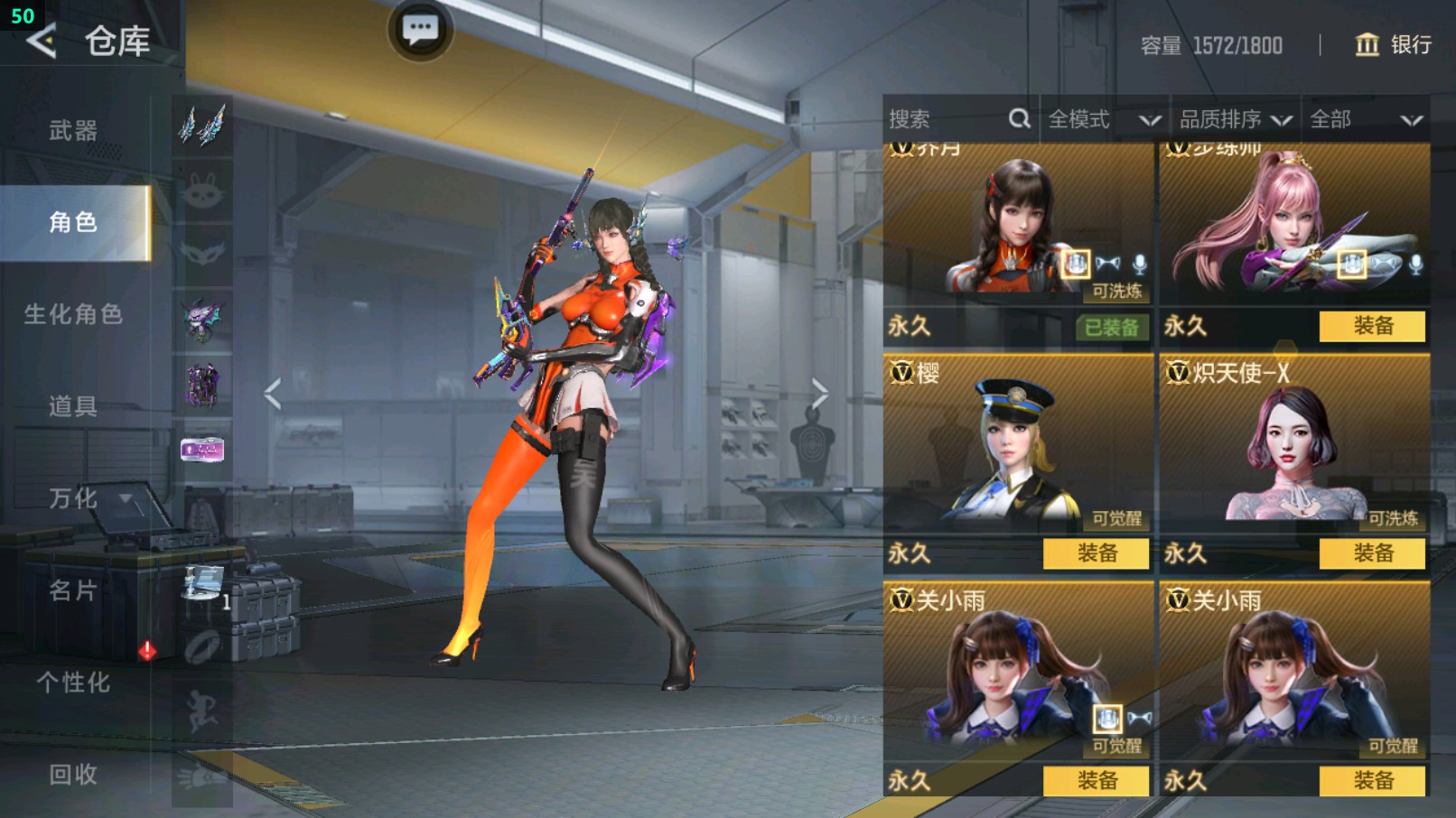Toggle the bowtie voice icon on 关小雨's card
1456x818 pixels.
[1140, 716]
